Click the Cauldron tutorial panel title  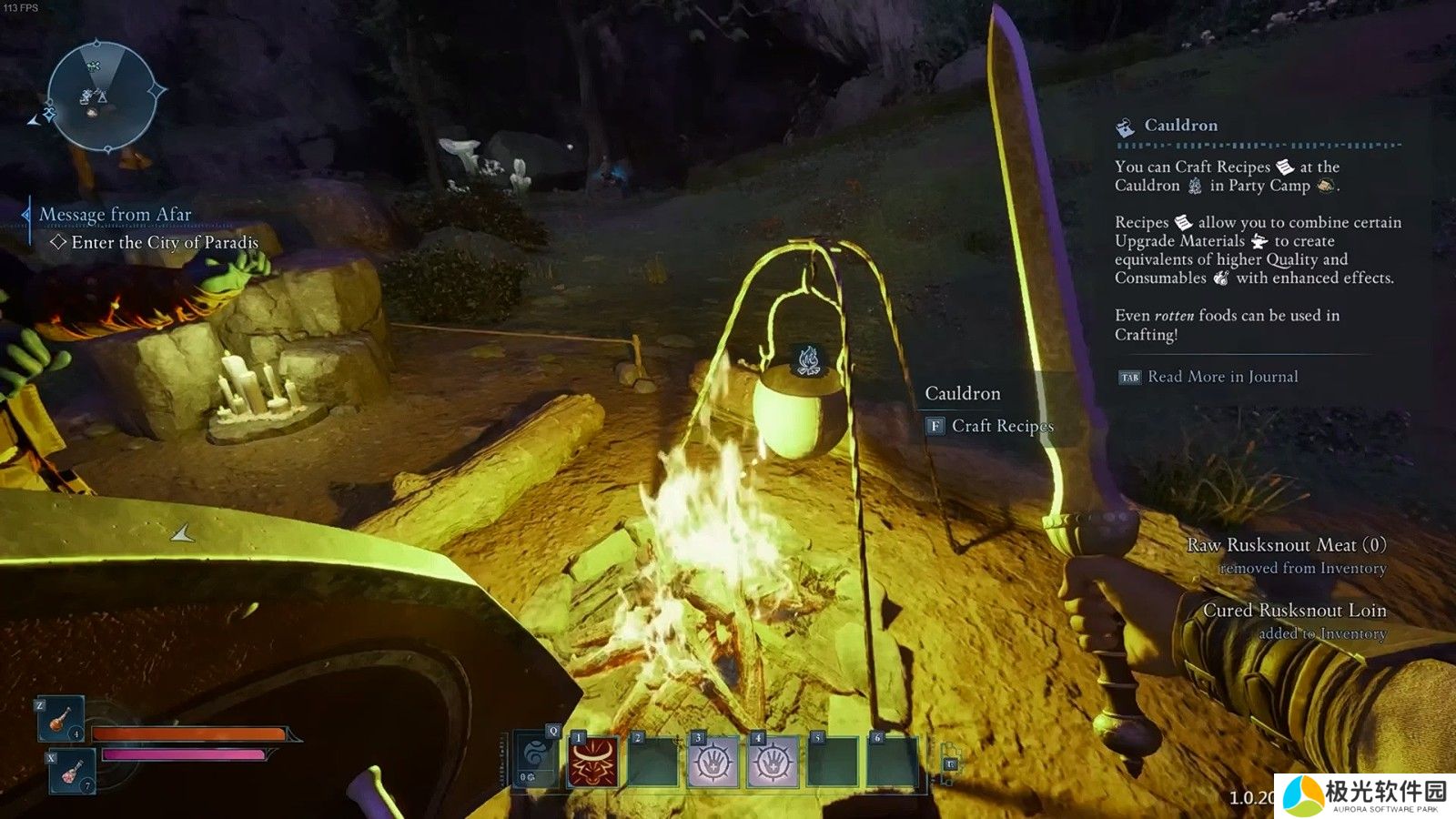point(1180,126)
